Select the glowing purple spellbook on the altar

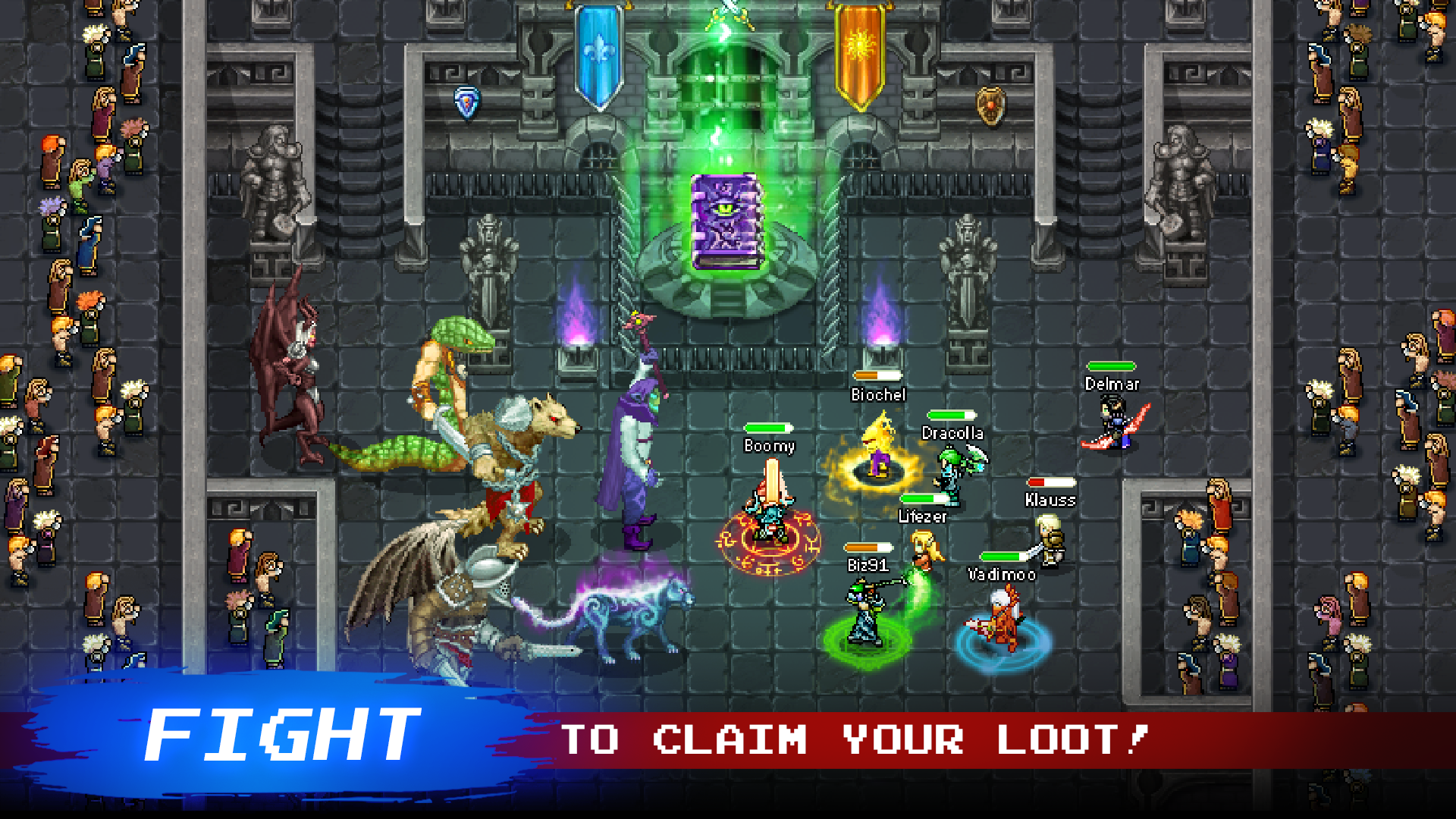726,220
